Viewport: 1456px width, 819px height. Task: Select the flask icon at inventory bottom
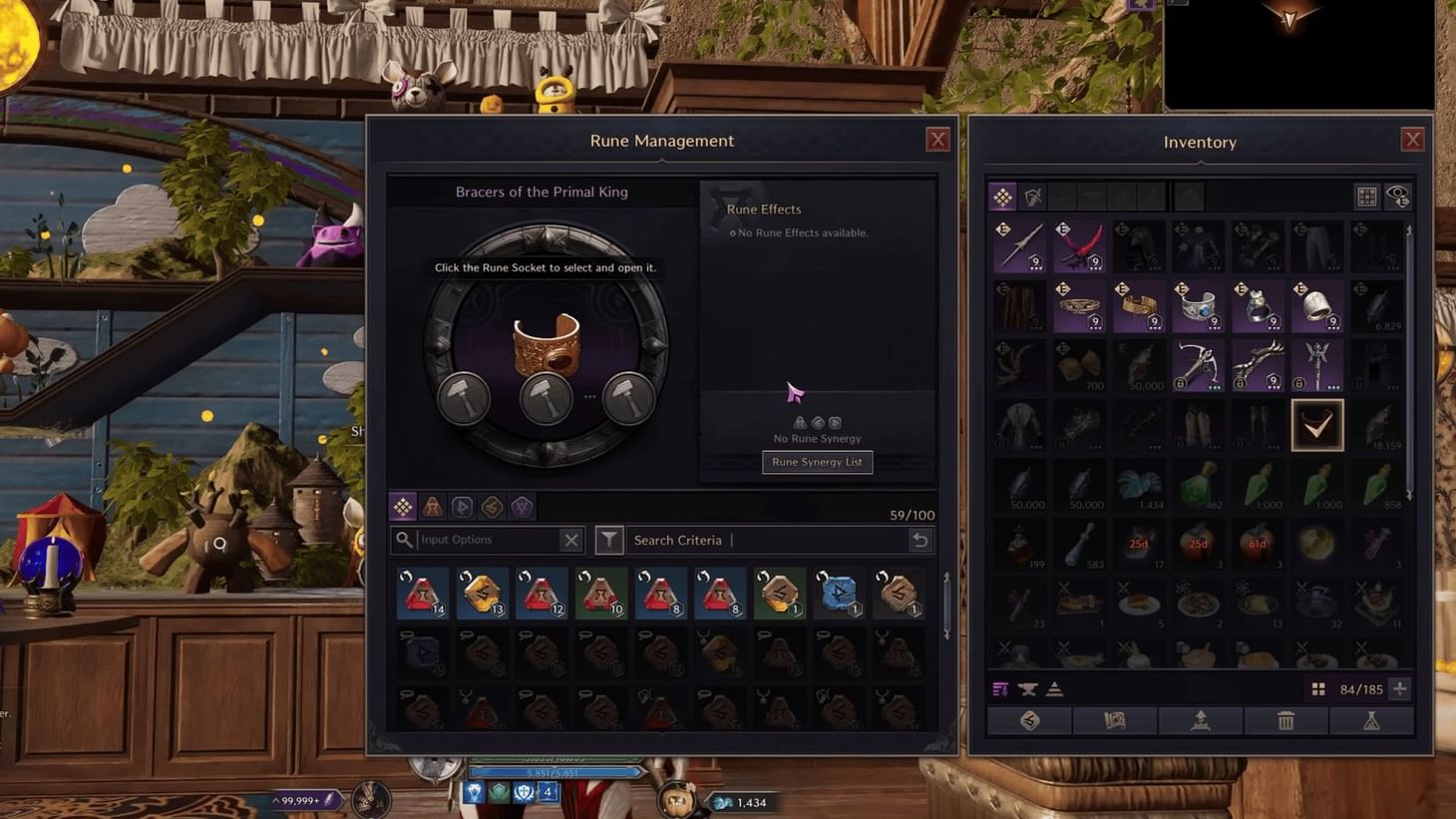point(1371,720)
